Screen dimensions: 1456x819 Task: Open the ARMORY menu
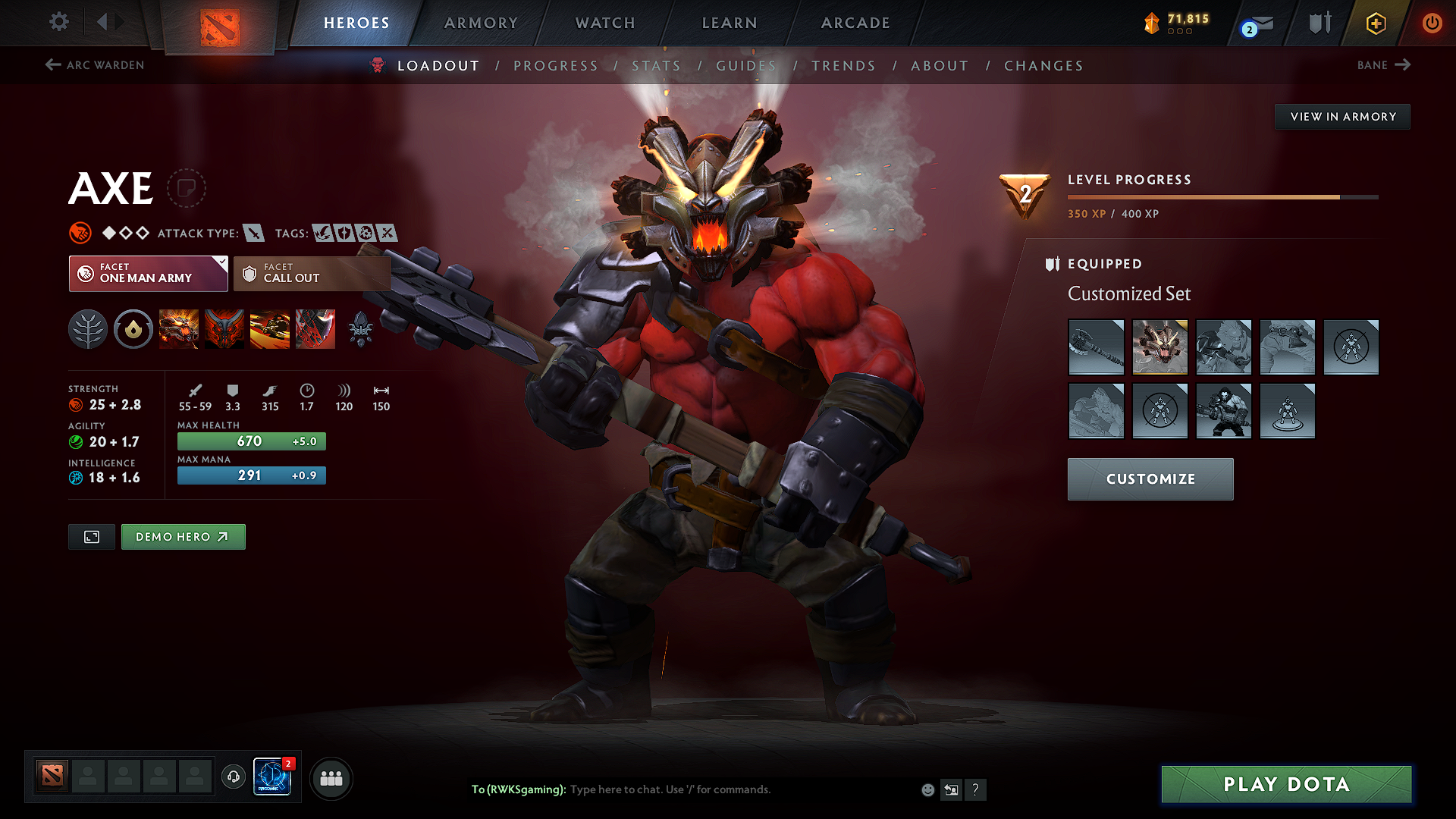tap(480, 23)
